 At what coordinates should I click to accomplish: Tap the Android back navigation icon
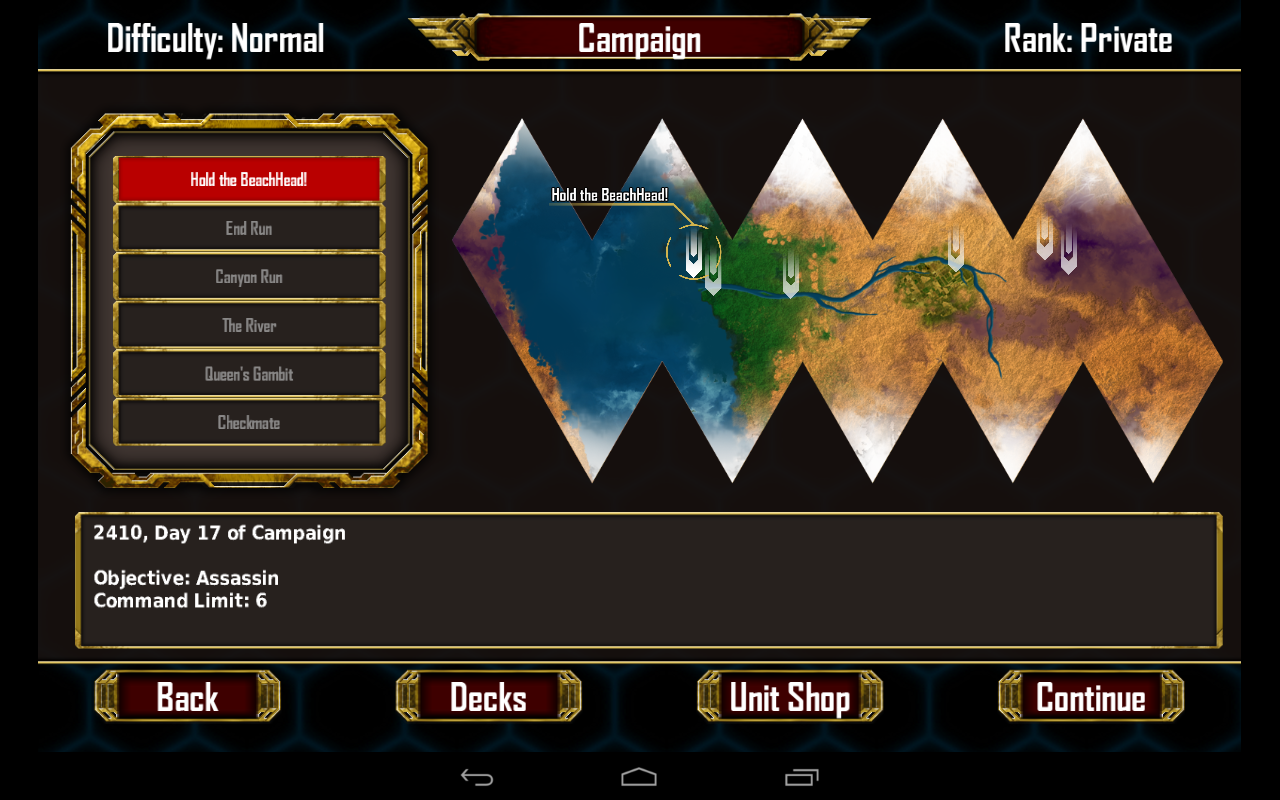[477, 776]
